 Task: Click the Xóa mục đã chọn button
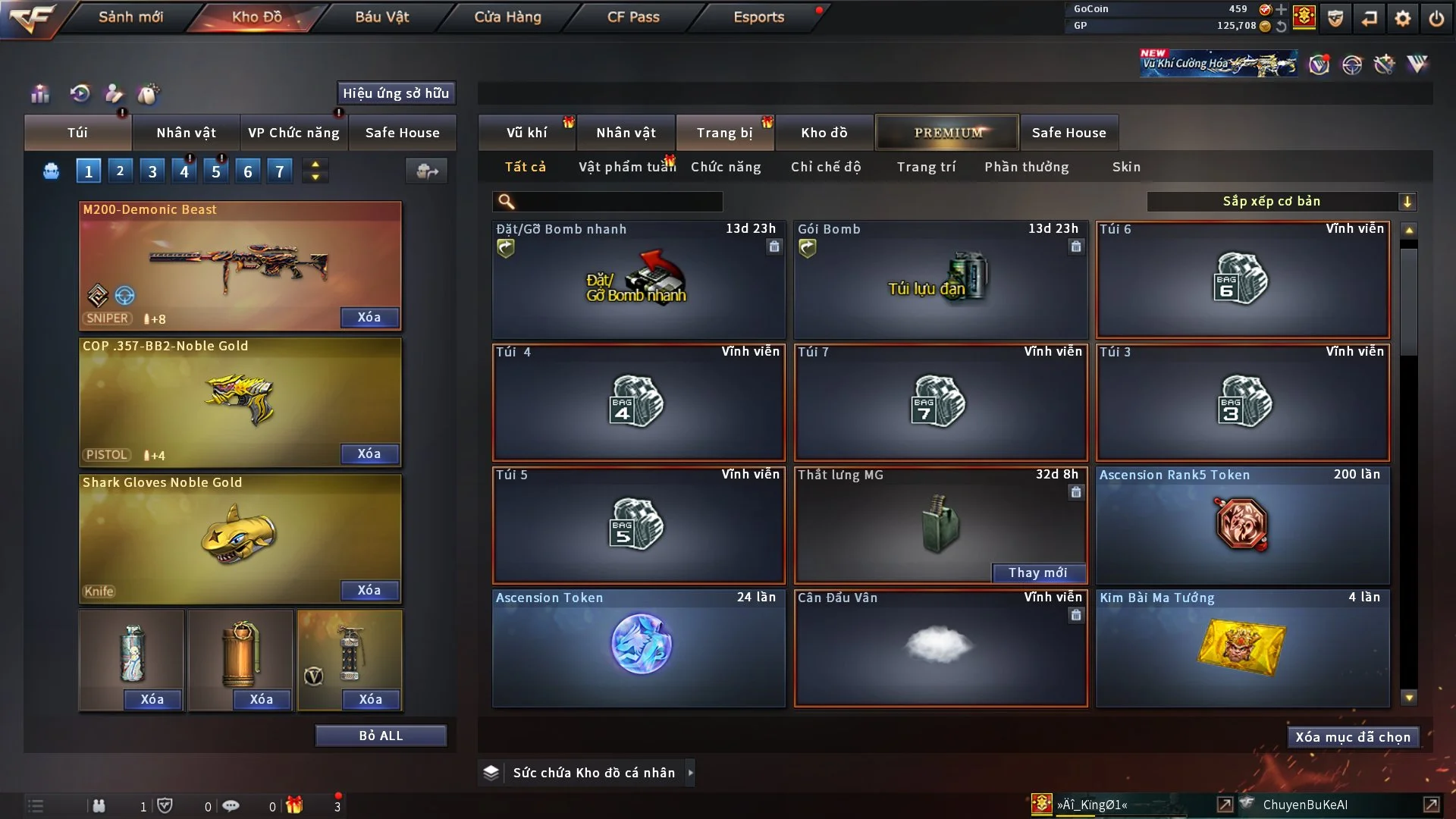tap(1352, 737)
